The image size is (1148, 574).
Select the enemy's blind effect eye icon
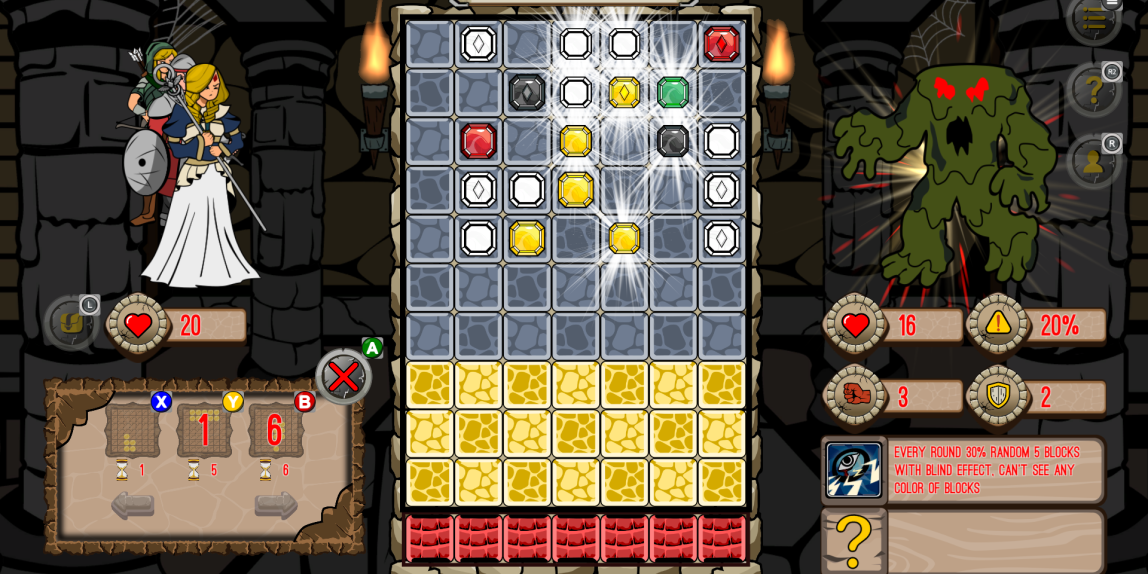(x=853, y=470)
